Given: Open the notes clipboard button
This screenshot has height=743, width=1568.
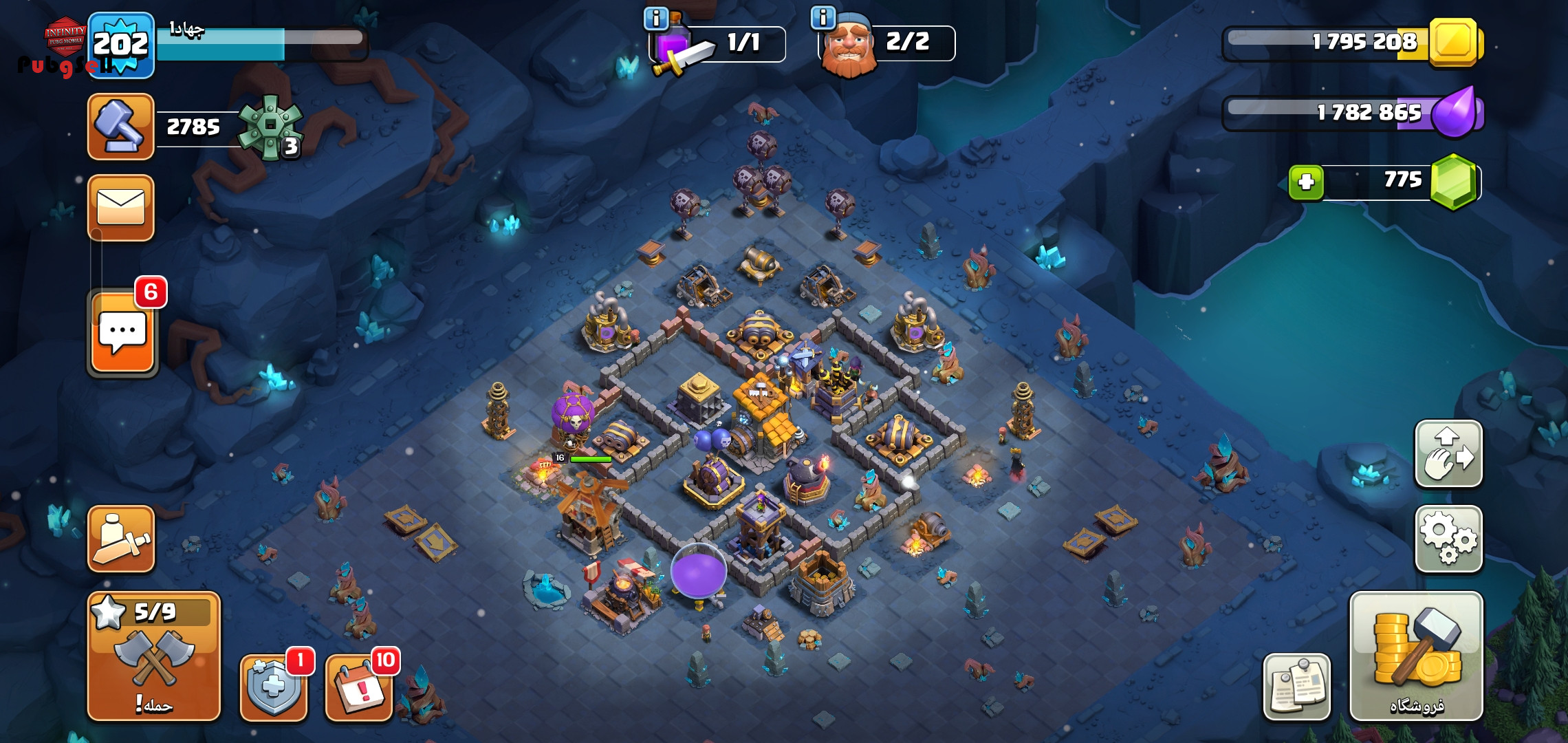Looking at the screenshot, I should click(x=1296, y=686).
